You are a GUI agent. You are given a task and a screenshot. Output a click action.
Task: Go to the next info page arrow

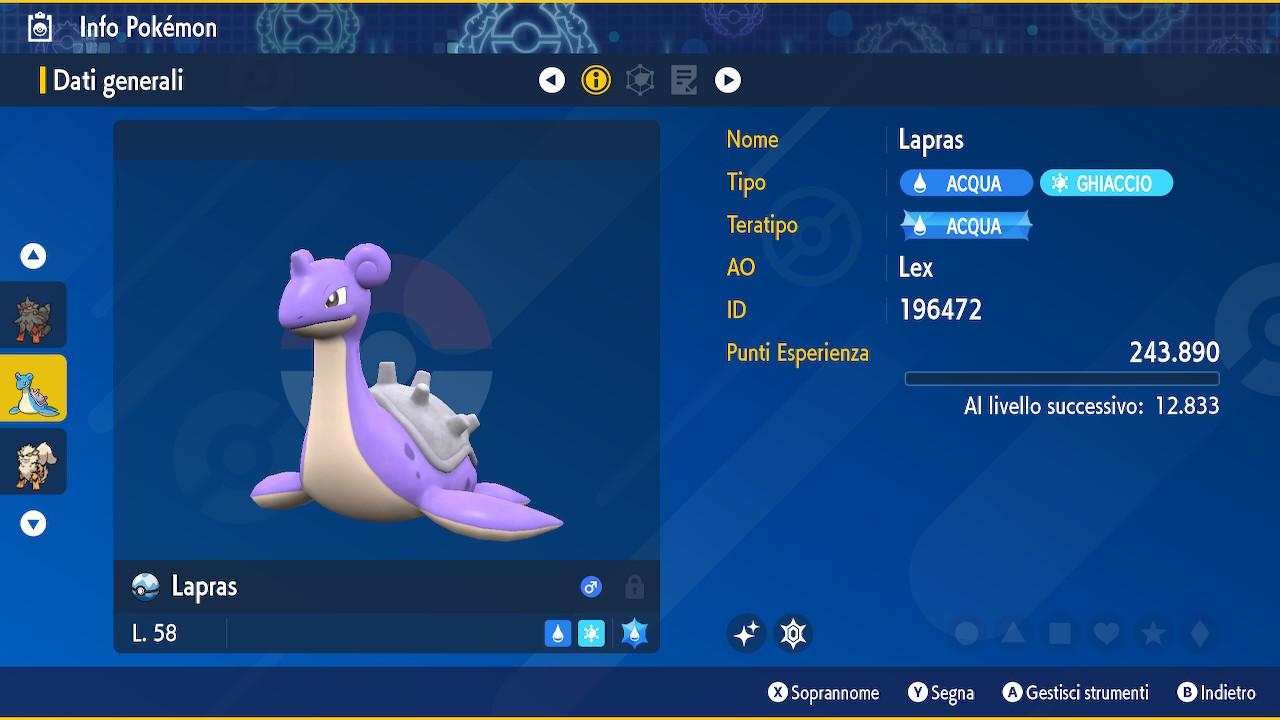[728, 80]
